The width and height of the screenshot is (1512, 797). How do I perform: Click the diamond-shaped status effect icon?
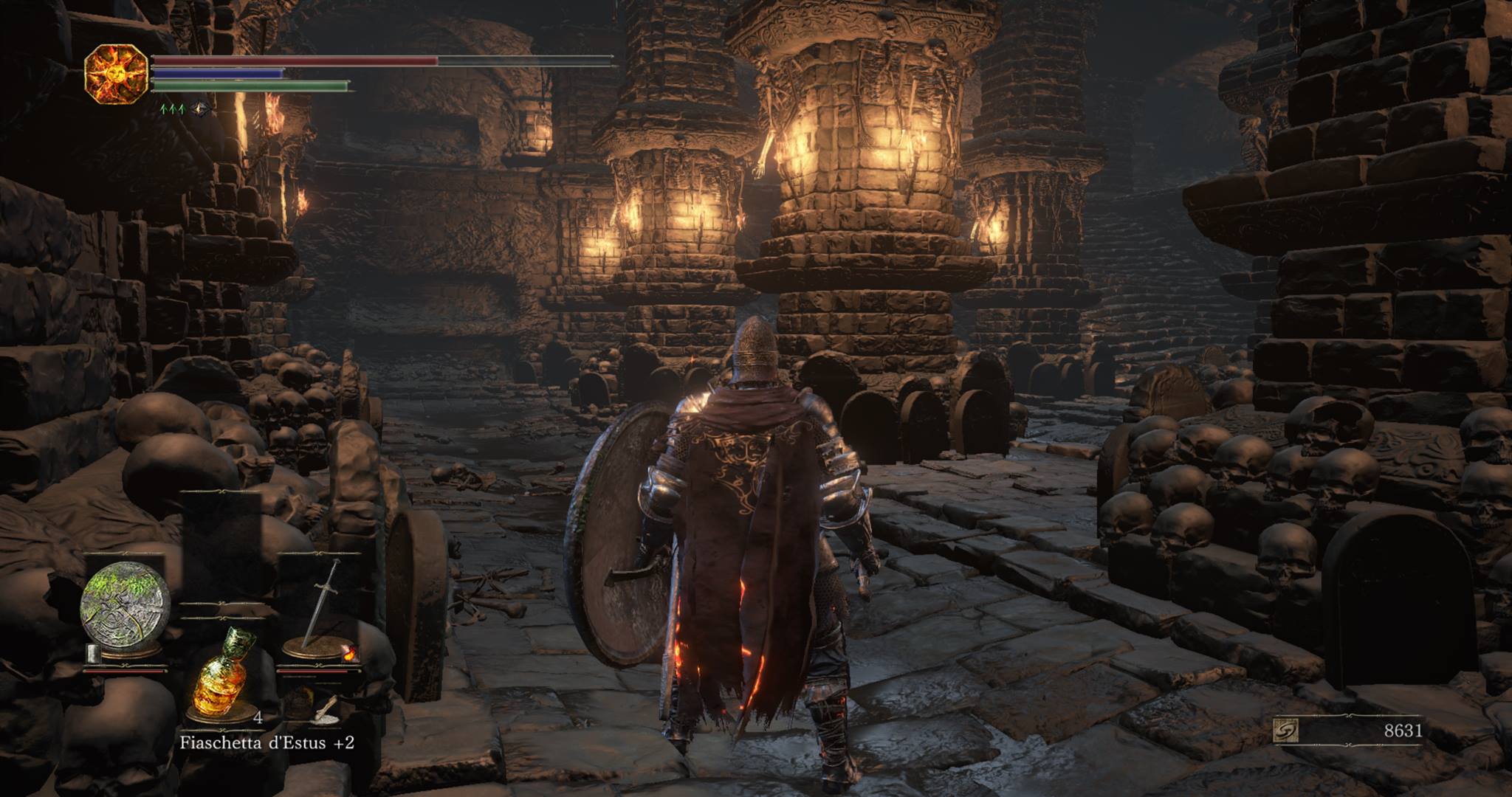(x=199, y=109)
